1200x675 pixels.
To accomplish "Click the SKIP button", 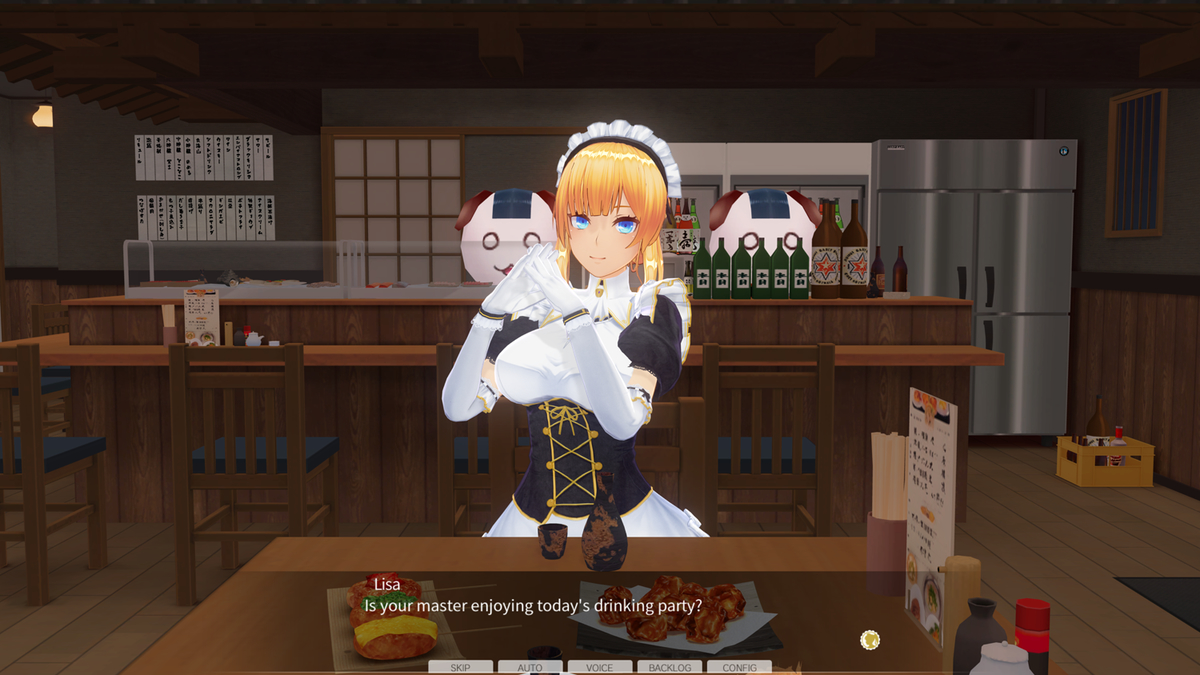I will (460, 667).
